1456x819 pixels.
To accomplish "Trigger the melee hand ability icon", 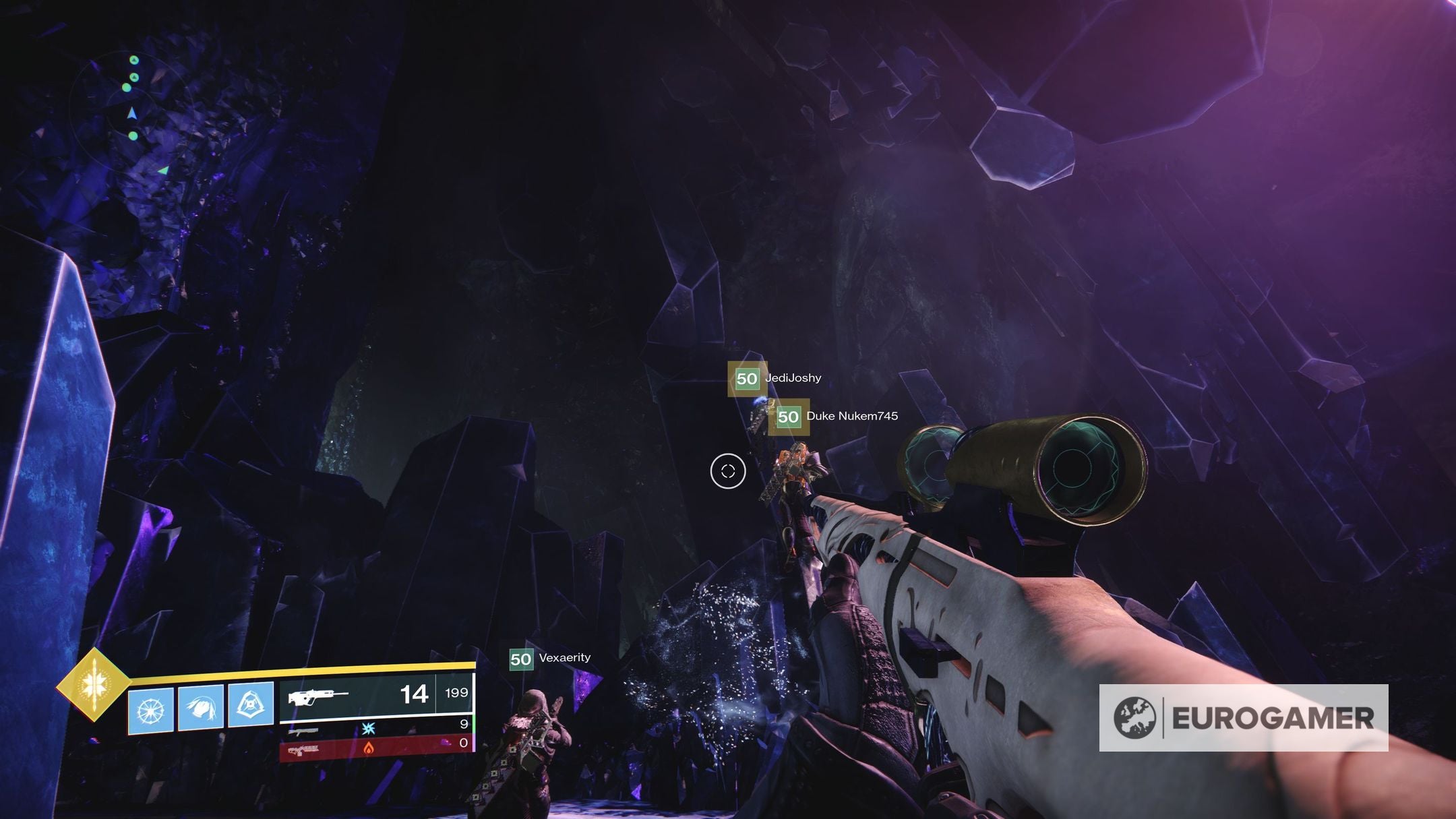I will click(x=201, y=708).
